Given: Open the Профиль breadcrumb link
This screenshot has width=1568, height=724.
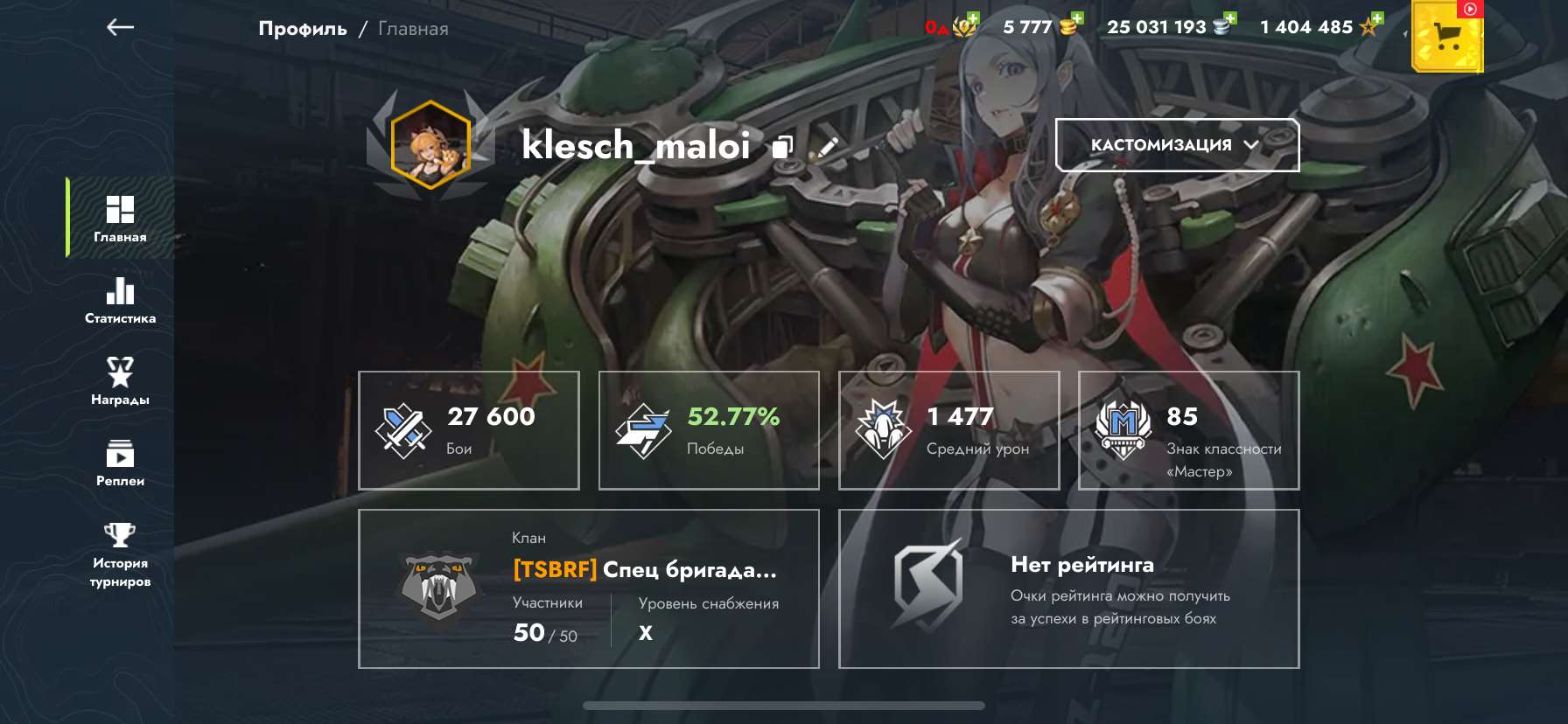Looking at the screenshot, I should (x=302, y=28).
